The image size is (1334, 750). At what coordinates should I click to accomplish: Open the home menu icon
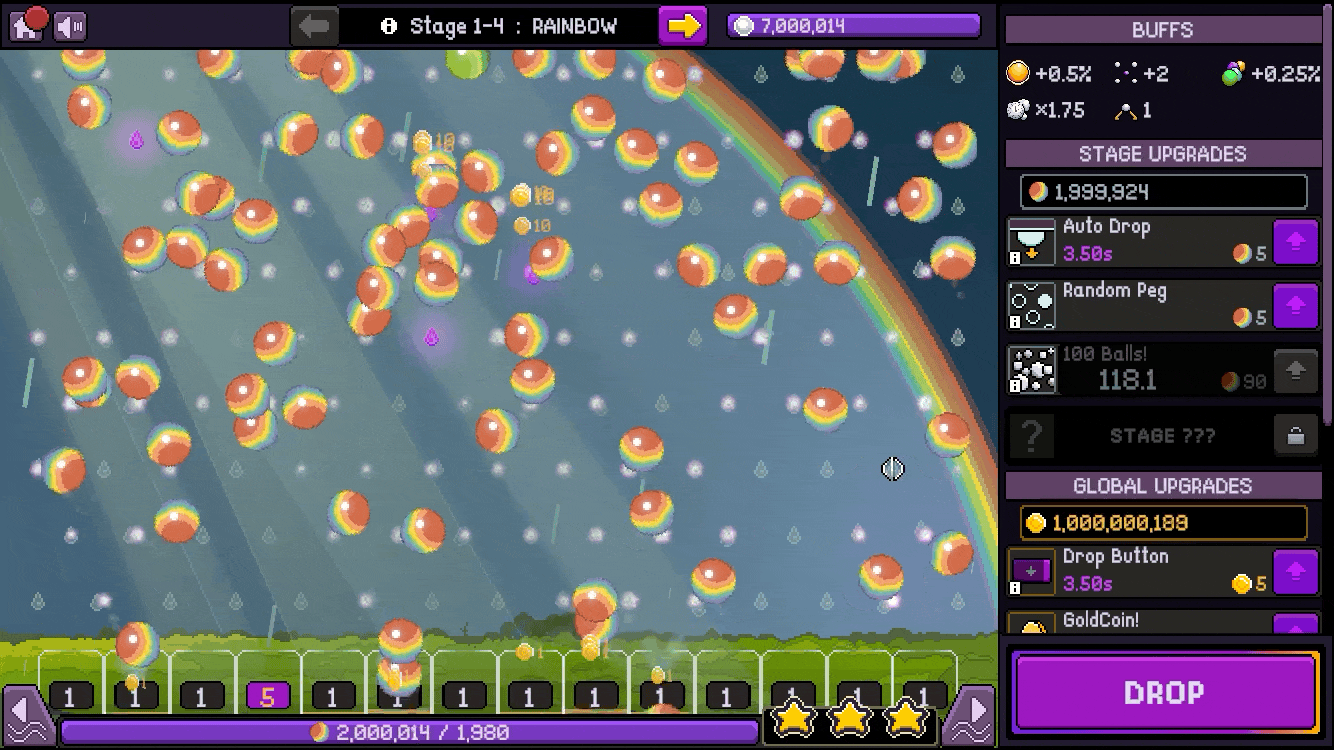27,25
